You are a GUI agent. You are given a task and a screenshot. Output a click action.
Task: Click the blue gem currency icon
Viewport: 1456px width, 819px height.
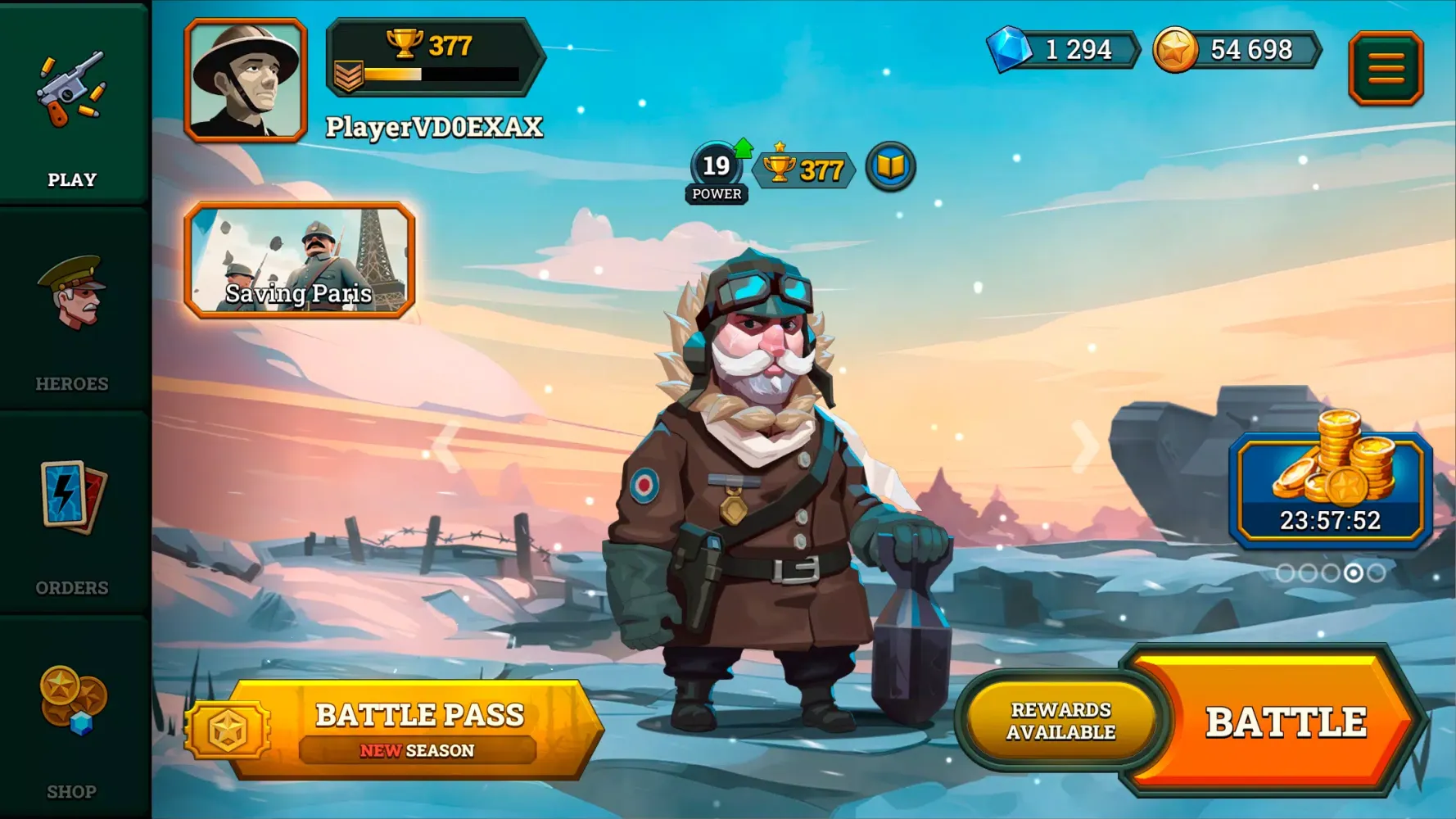pyautogui.click(x=1010, y=49)
